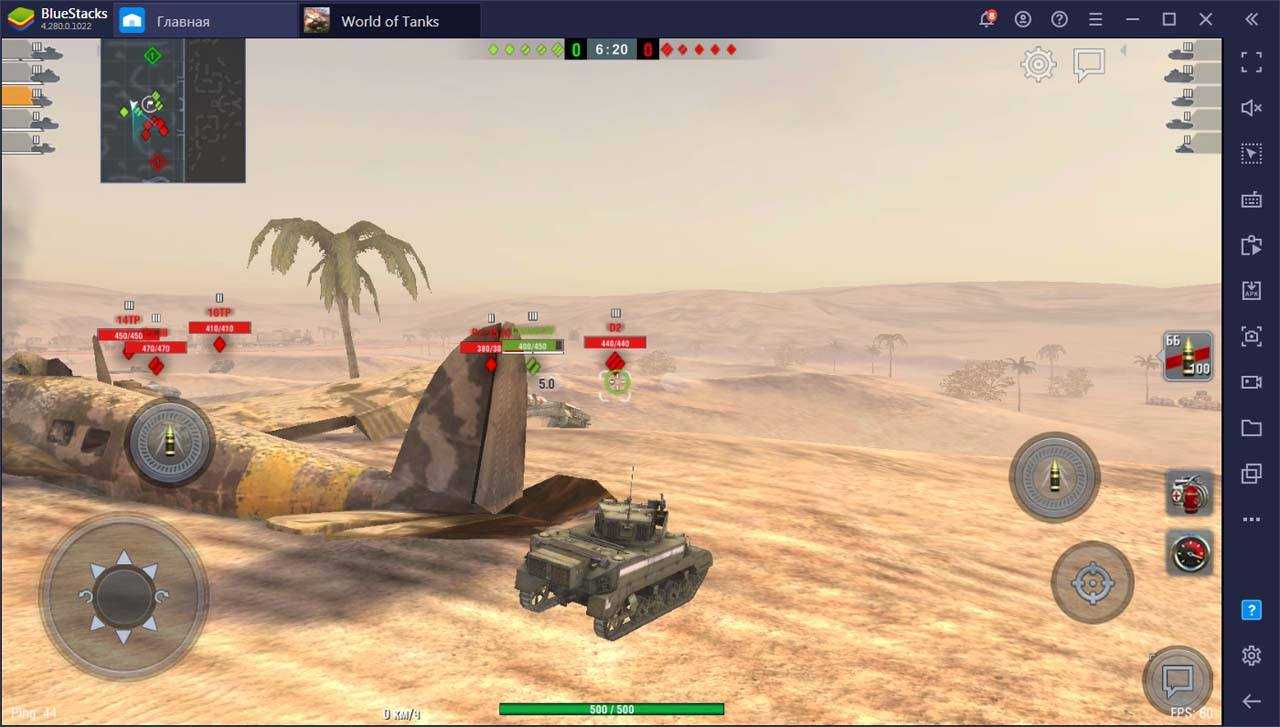Screen dimensions: 1280x727
Task: Select the armor-piercing shell ammo slot
Action: coord(1188,356)
